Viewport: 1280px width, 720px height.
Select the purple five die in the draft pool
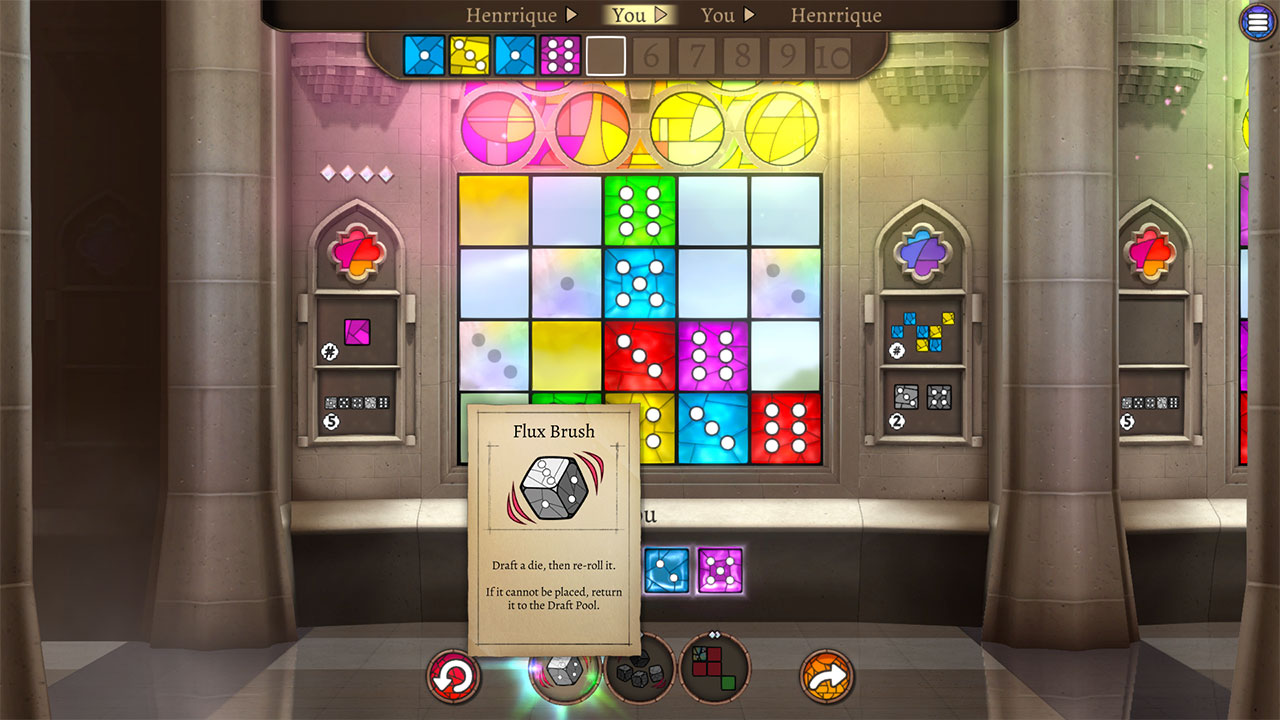[718, 570]
